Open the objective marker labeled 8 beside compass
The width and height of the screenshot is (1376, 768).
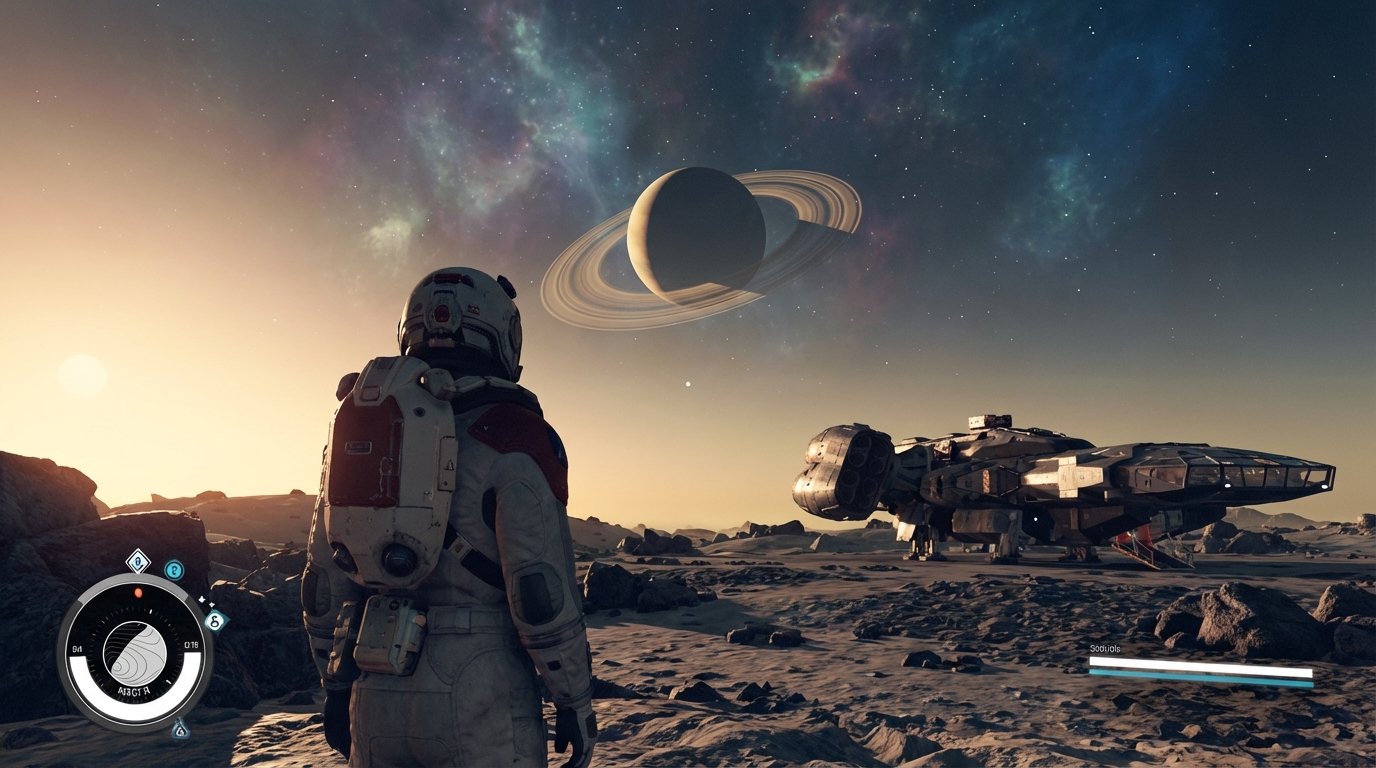point(215,620)
